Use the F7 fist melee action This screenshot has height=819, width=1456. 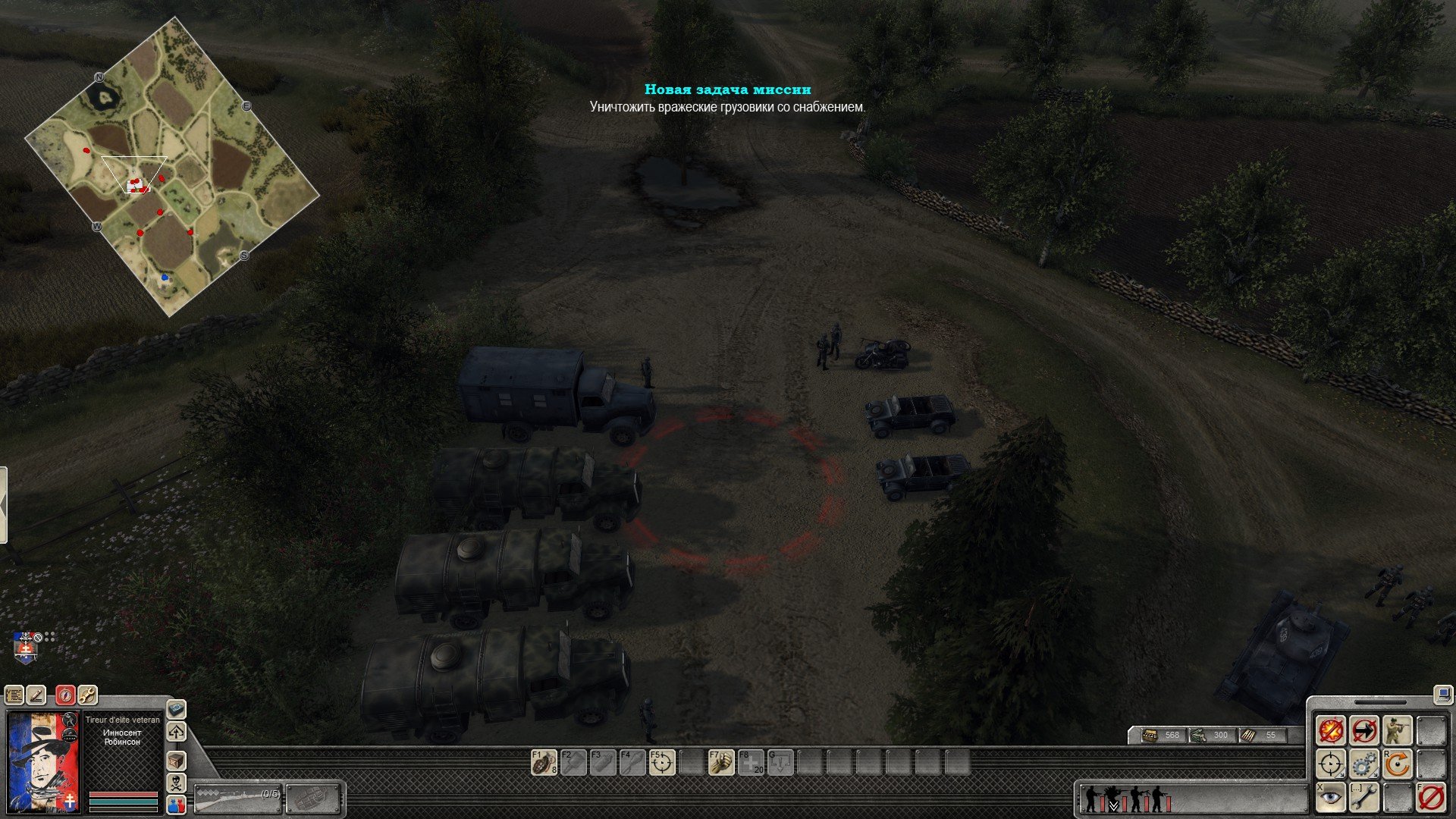click(721, 762)
